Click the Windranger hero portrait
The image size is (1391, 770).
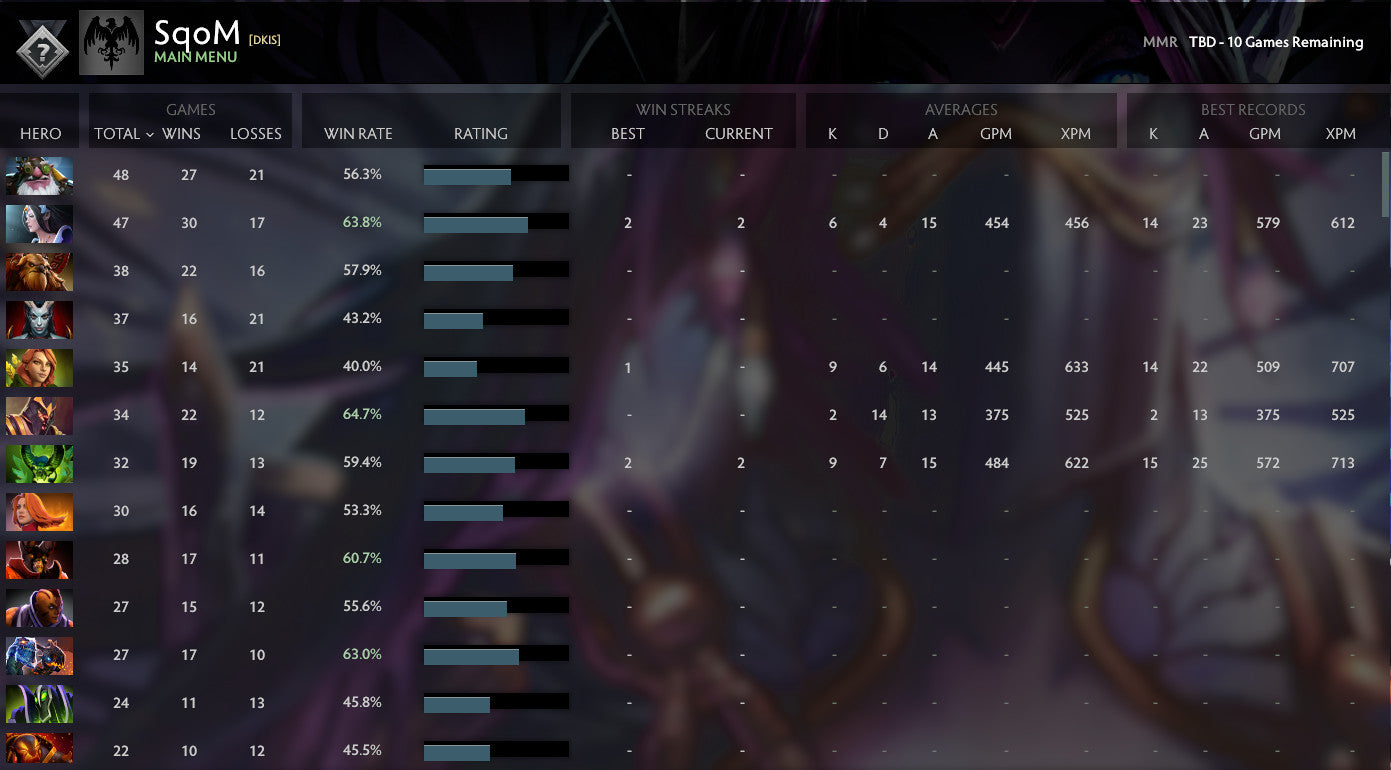coord(39,367)
